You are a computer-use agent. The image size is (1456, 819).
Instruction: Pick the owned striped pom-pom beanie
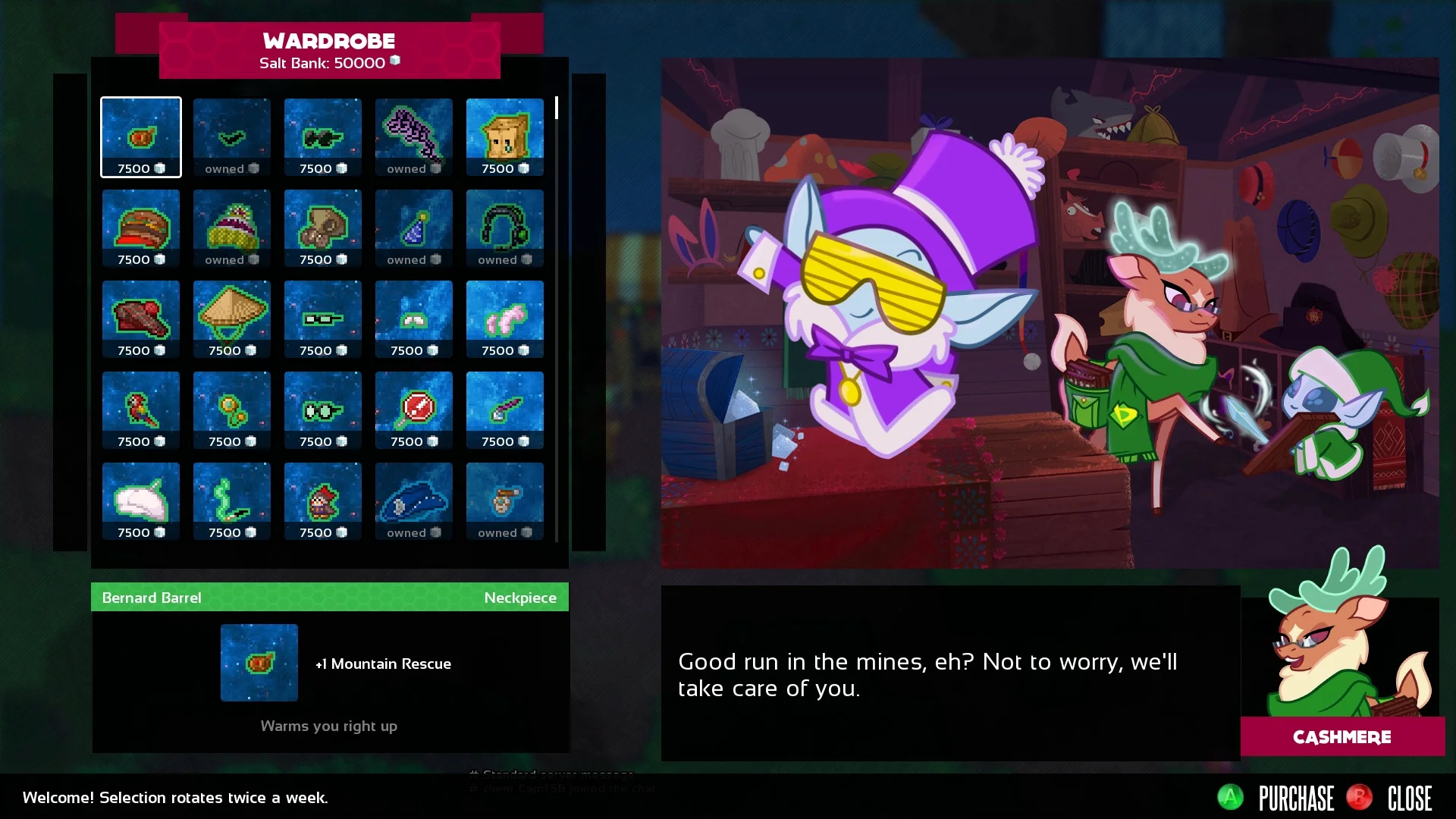coord(232,228)
